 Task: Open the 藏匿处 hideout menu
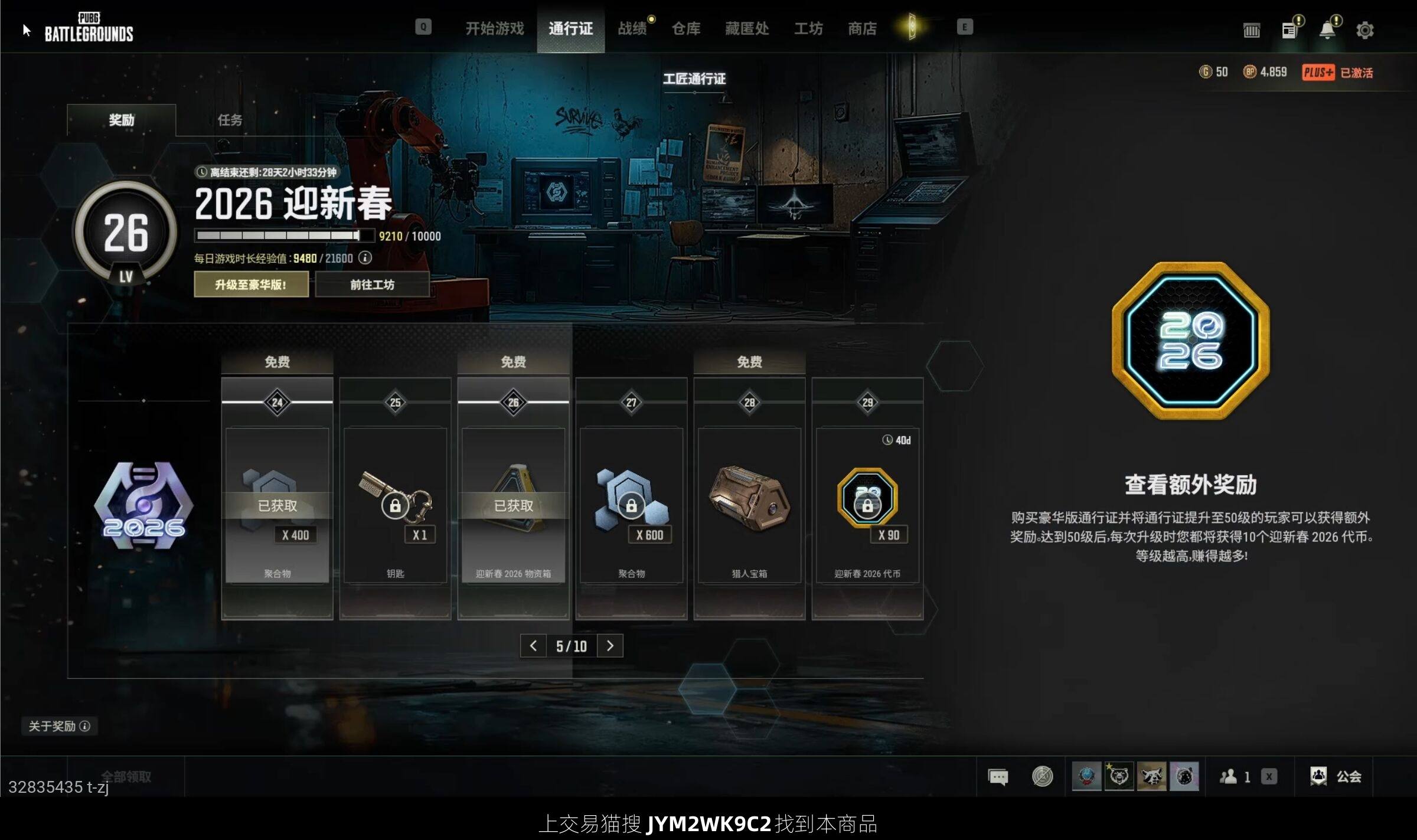click(x=747, y=28)
